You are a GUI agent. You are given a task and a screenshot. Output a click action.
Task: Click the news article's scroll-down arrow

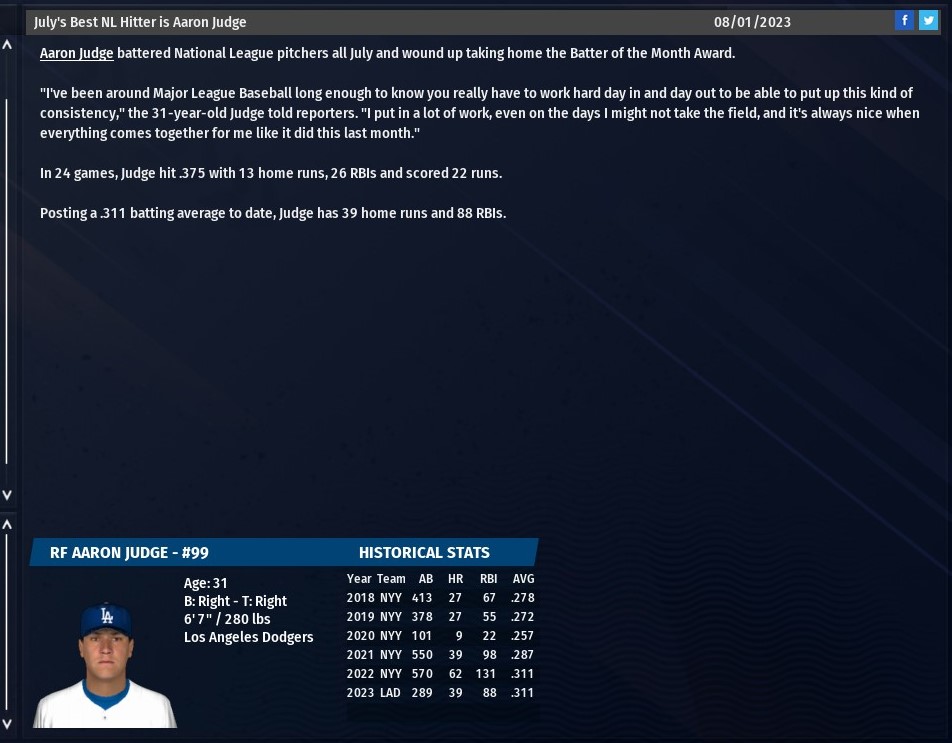click(8, 495)
